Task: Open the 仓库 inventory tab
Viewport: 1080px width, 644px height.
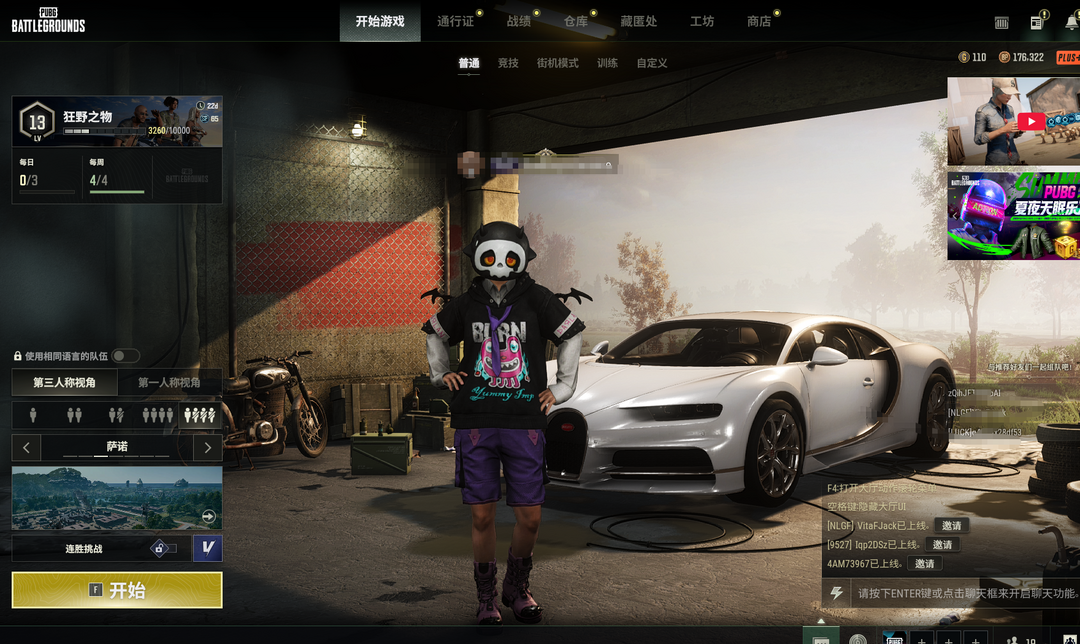Action: point(576,21)
